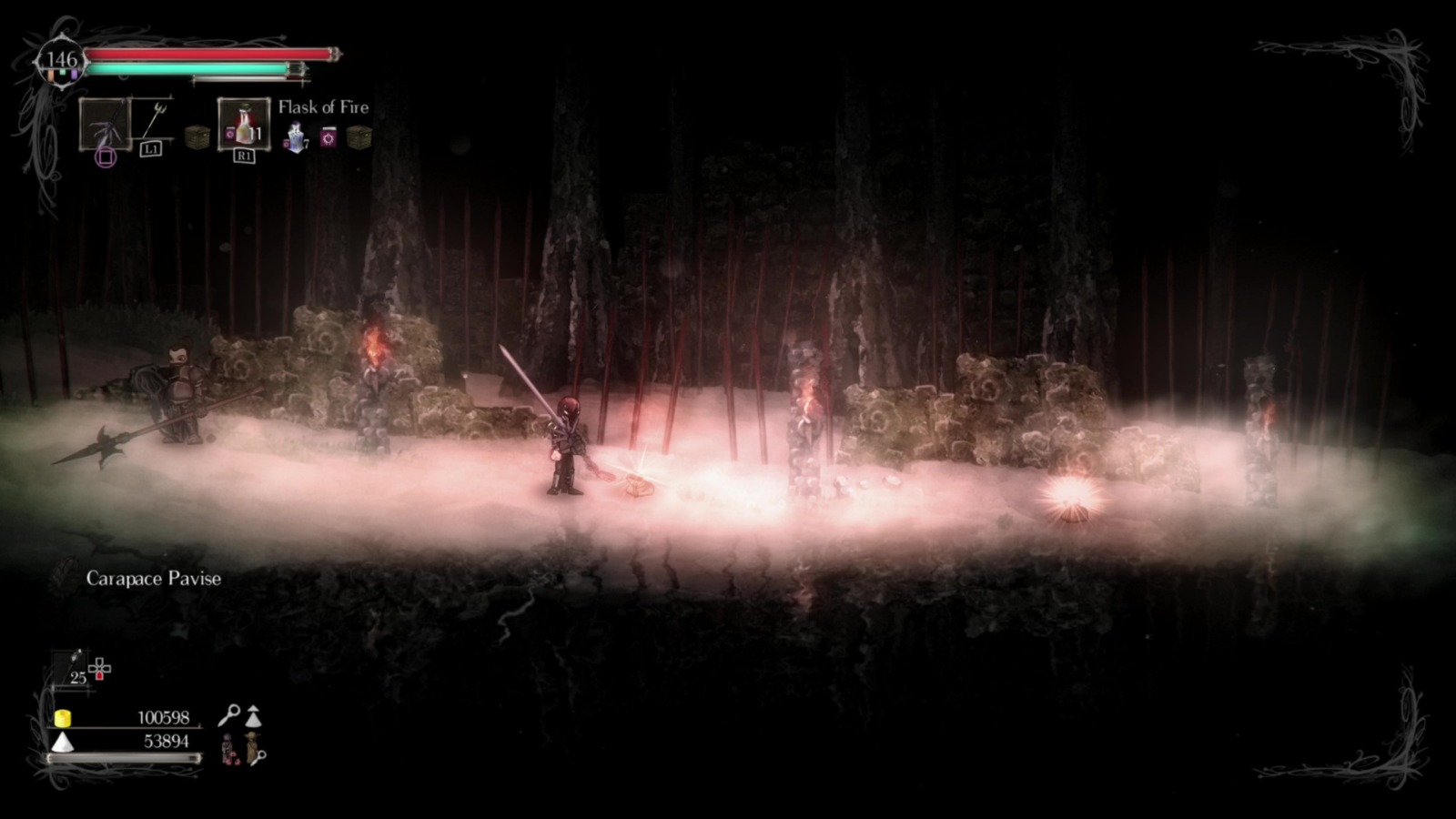
Task: Select the white salt pyramid icon
Action: [62, 743]
